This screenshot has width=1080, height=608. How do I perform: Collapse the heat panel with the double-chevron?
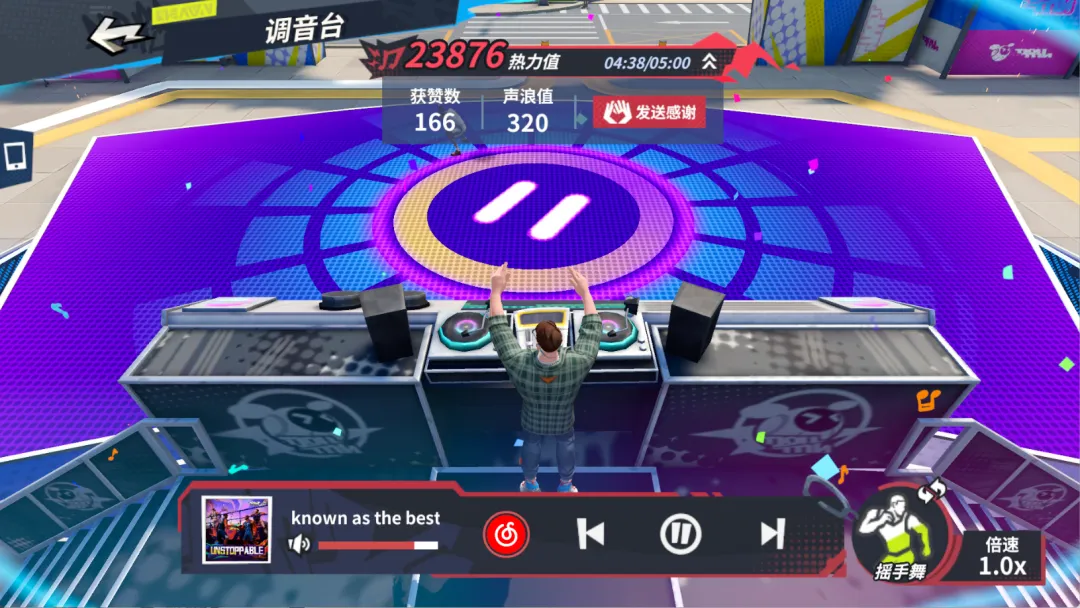709,62
